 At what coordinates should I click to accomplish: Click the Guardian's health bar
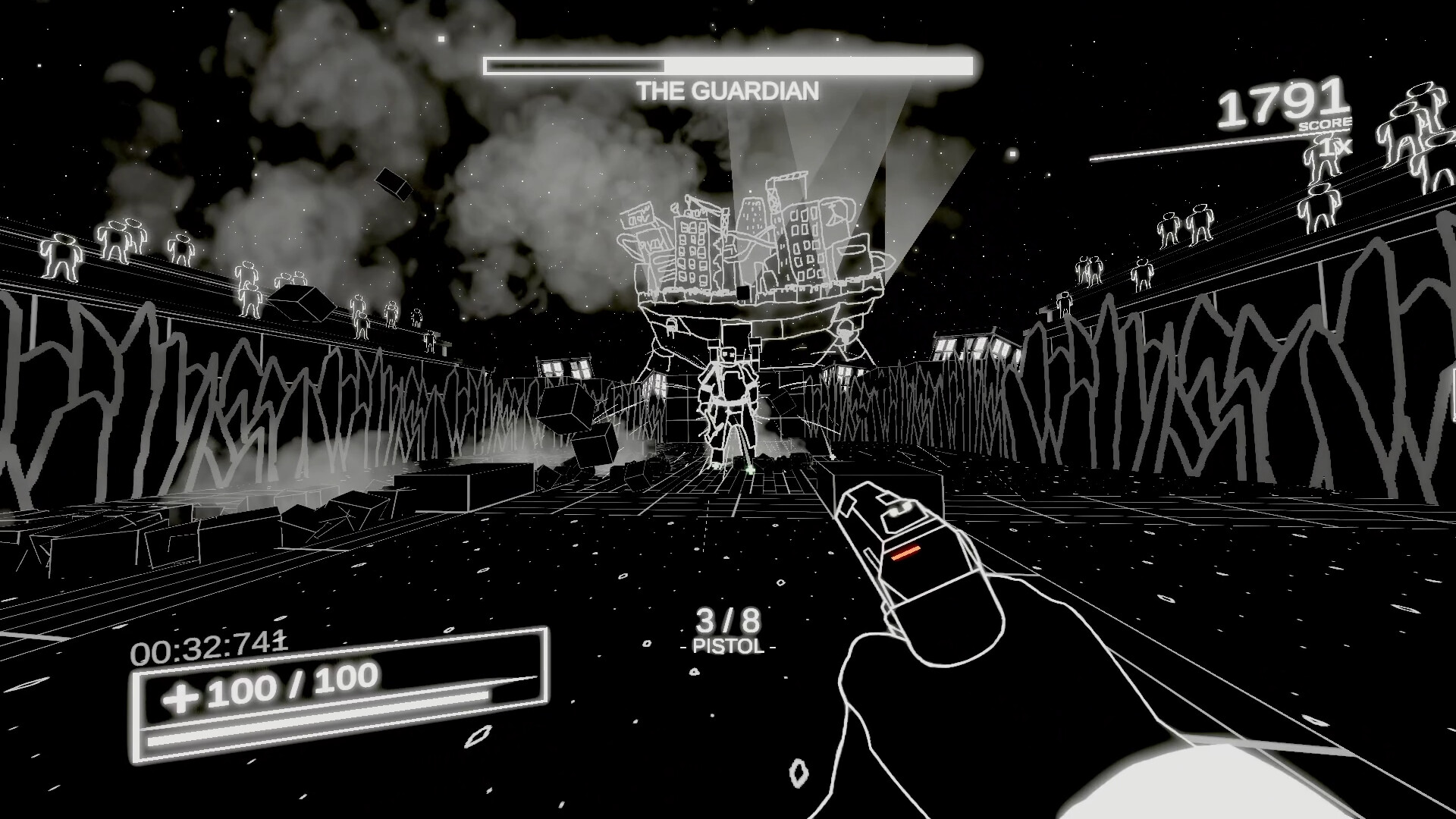point(728,65)
